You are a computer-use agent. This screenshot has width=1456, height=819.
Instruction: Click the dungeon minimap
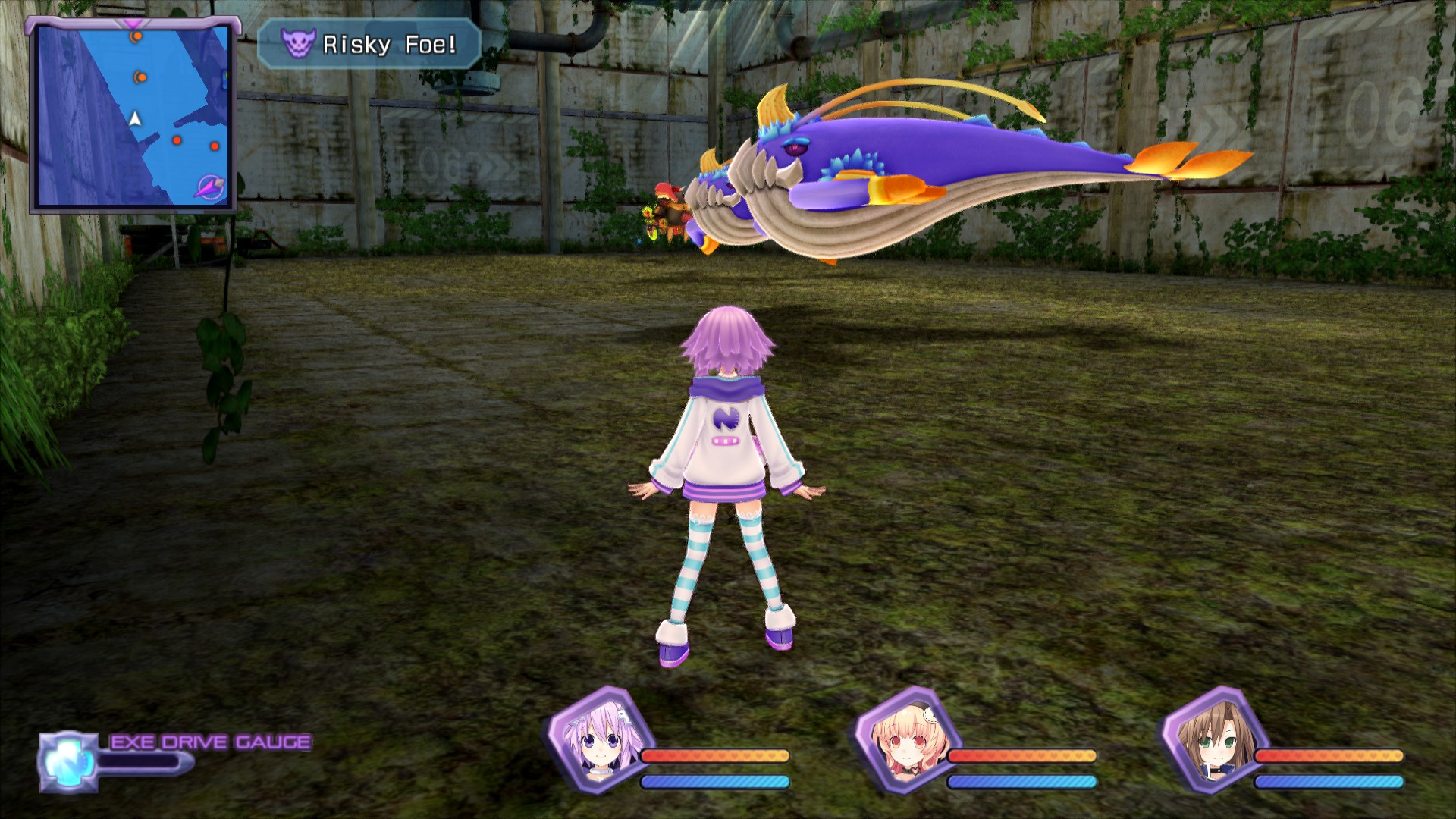133,115
